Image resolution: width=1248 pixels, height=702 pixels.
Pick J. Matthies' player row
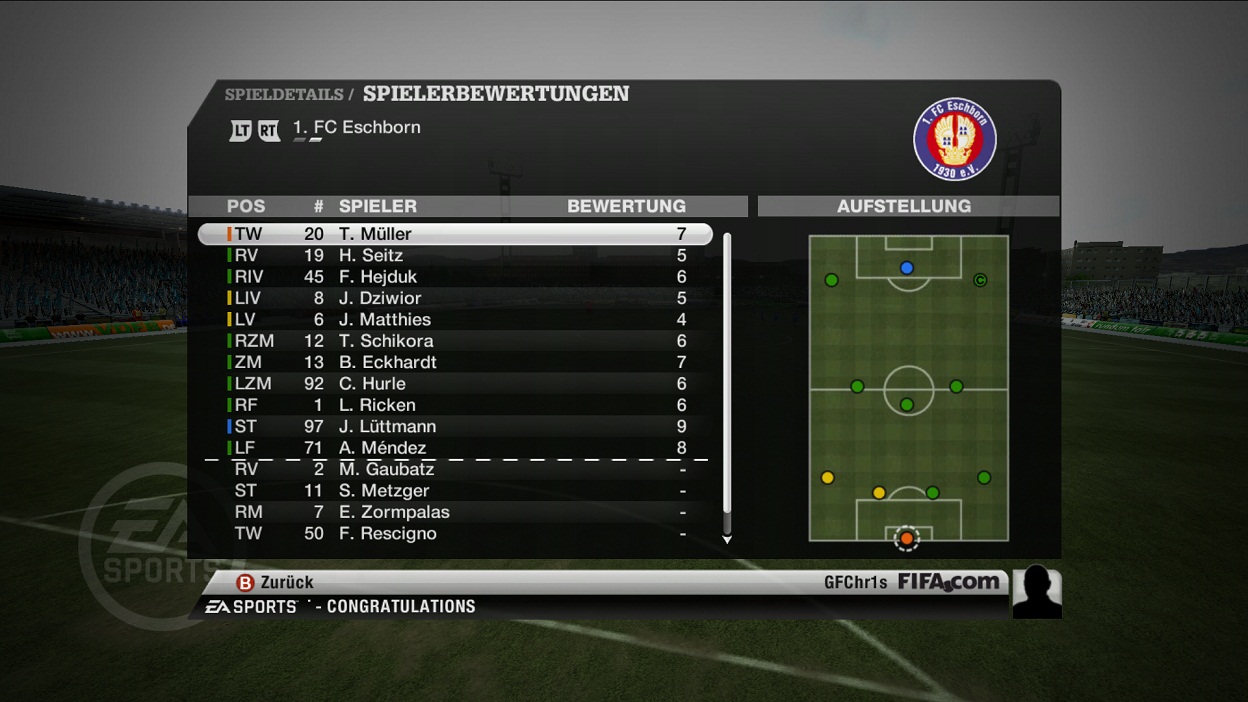tap(455, 320)
